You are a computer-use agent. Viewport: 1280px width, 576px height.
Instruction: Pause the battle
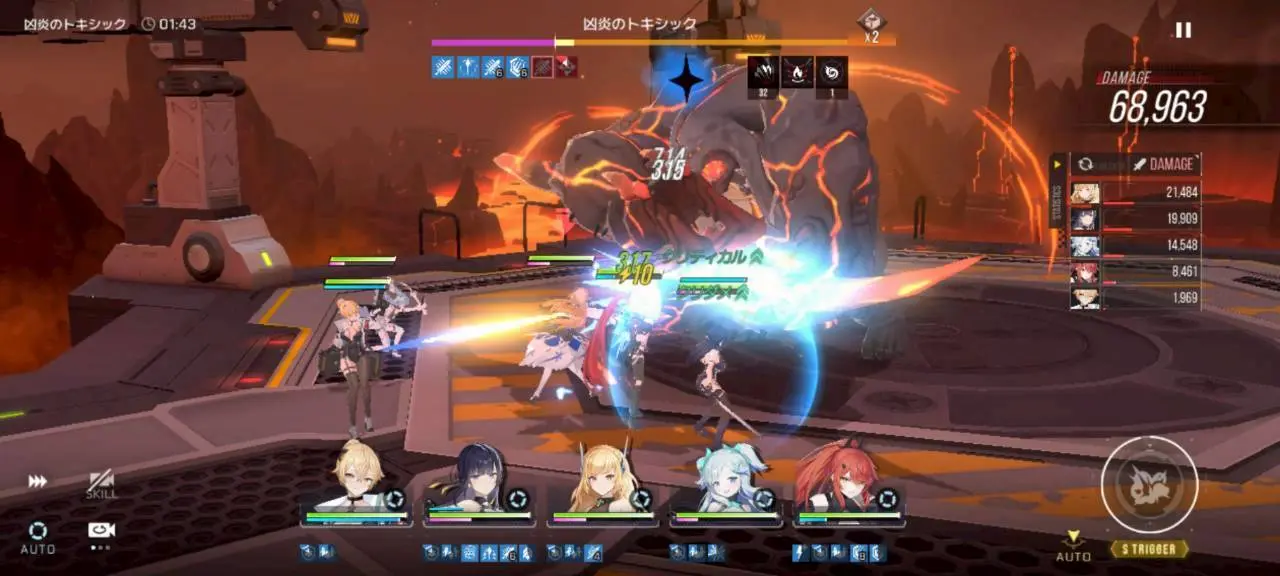click(x=1183, y=30)
